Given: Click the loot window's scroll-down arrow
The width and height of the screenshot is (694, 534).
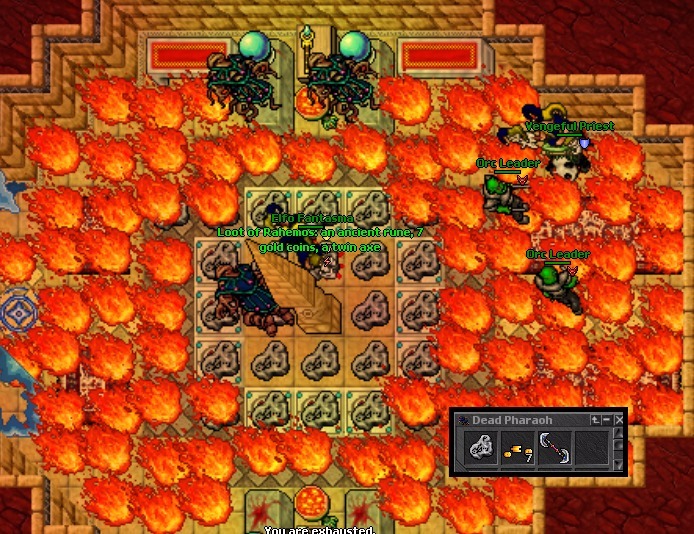Looking at the screenshot, I should 618,466.
